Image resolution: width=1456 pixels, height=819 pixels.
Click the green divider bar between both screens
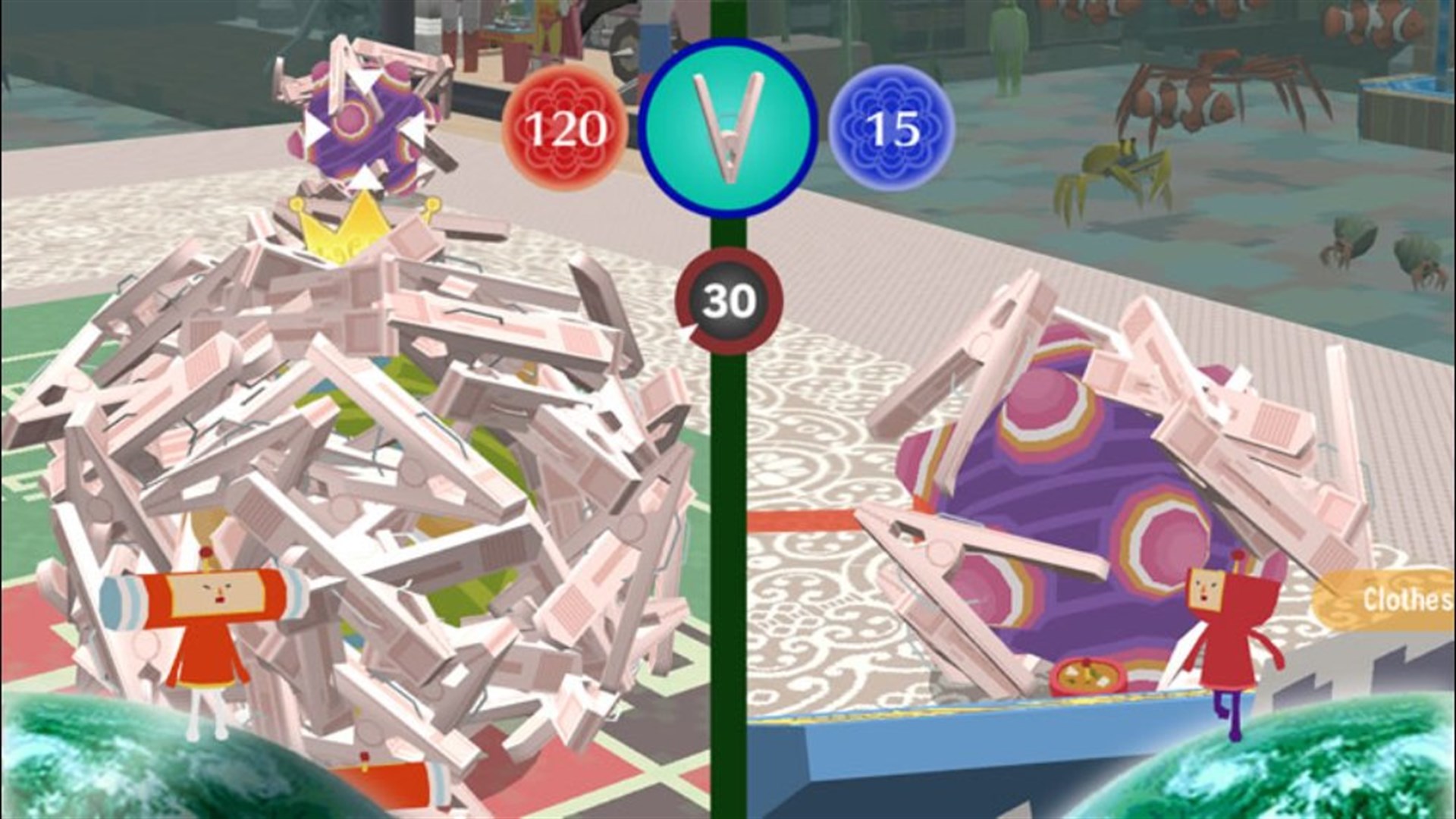tap(728, 531)
